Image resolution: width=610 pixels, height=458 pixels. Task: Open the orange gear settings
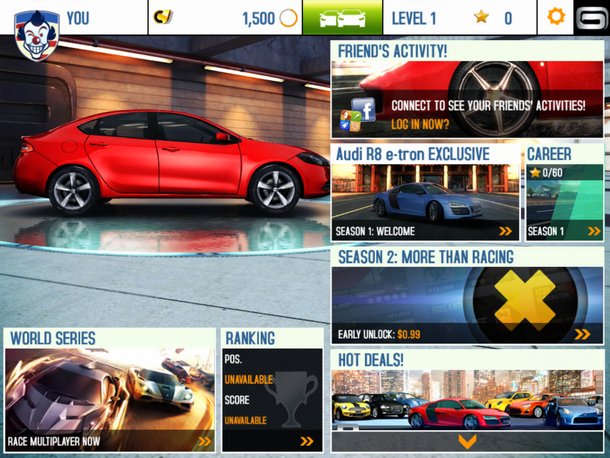click(556, 18)
